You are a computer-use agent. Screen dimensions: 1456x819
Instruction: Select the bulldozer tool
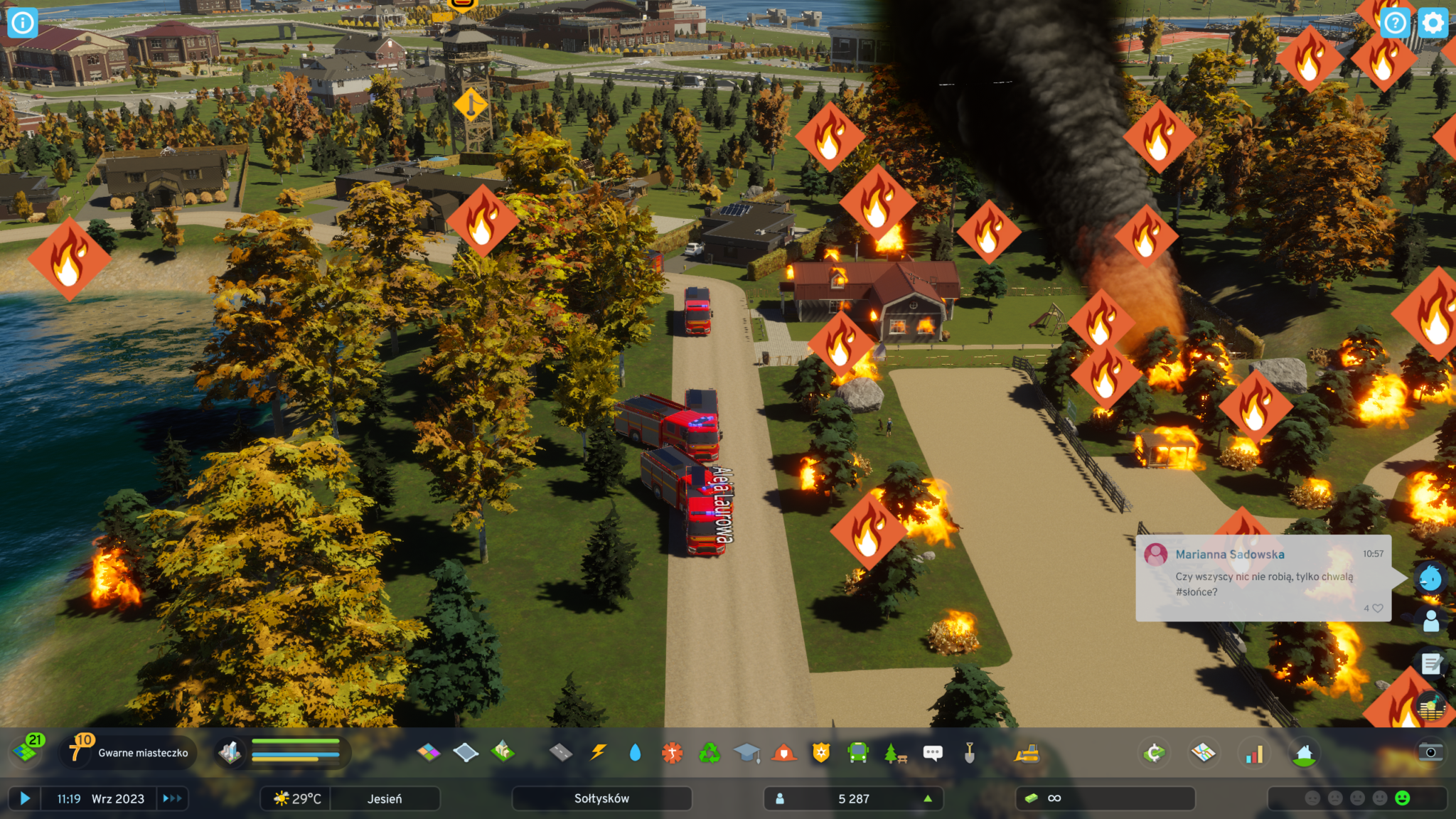(1027, 753)
